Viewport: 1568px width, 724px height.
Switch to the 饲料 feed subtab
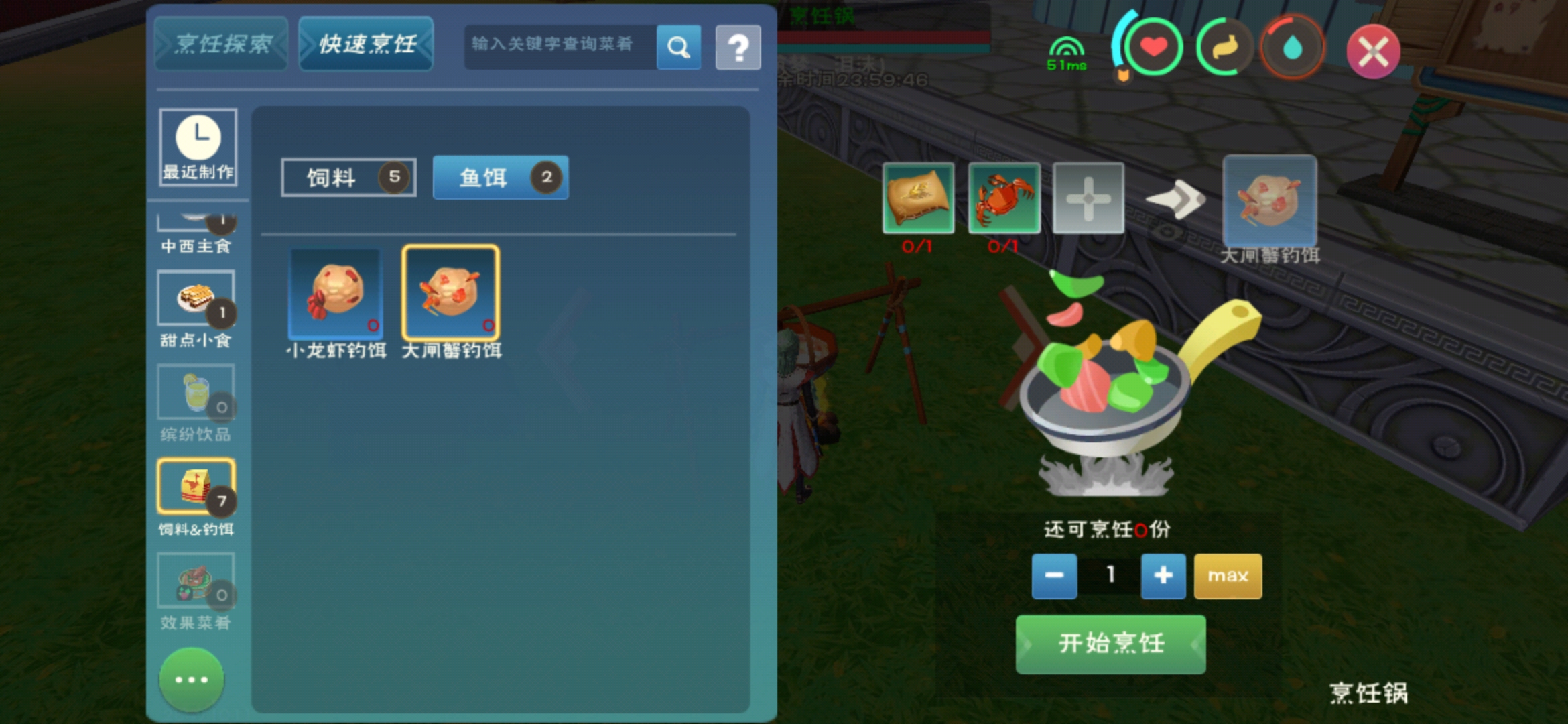[x=348, y=177]
